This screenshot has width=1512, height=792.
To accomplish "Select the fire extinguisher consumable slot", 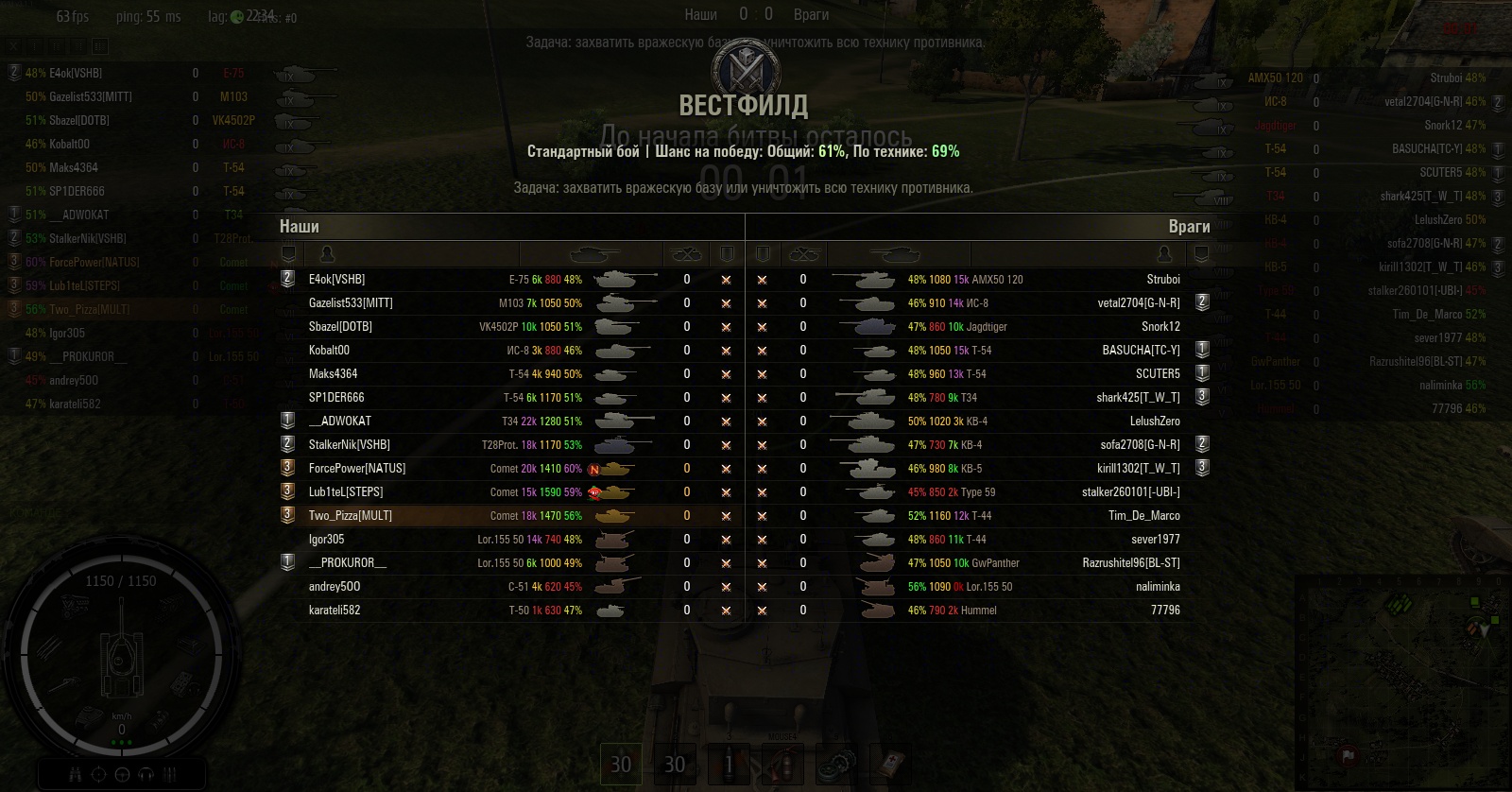I will coord(782,764).
